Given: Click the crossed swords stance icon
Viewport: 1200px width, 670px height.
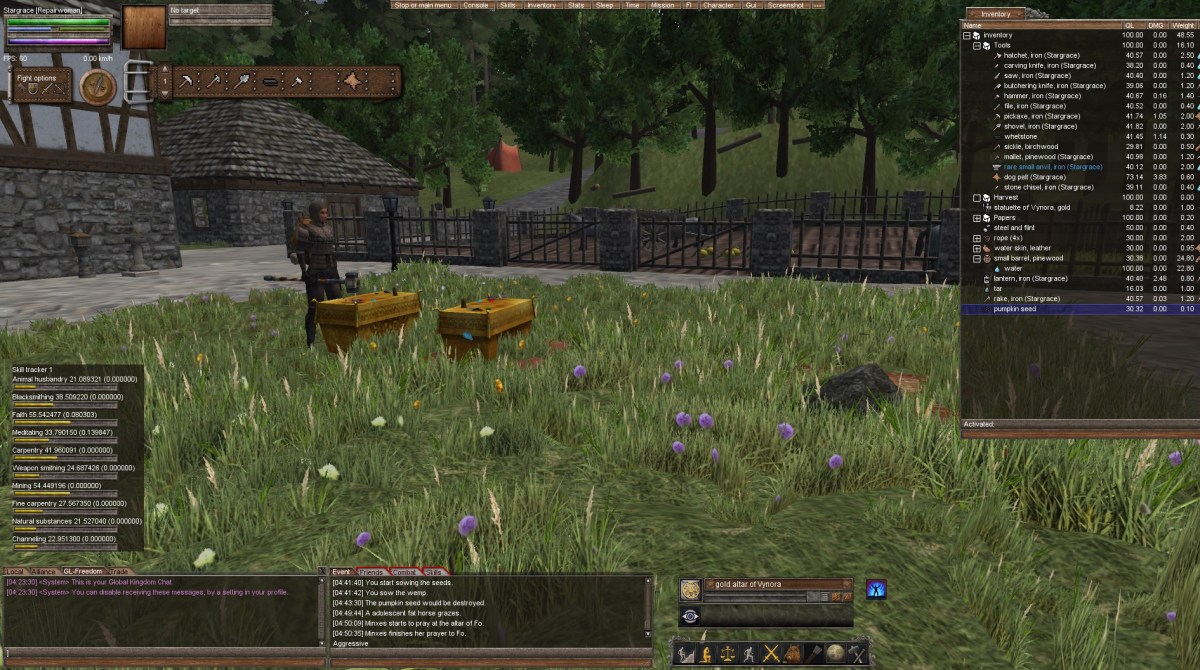Looking at the screenshot, I should [771, 655].
